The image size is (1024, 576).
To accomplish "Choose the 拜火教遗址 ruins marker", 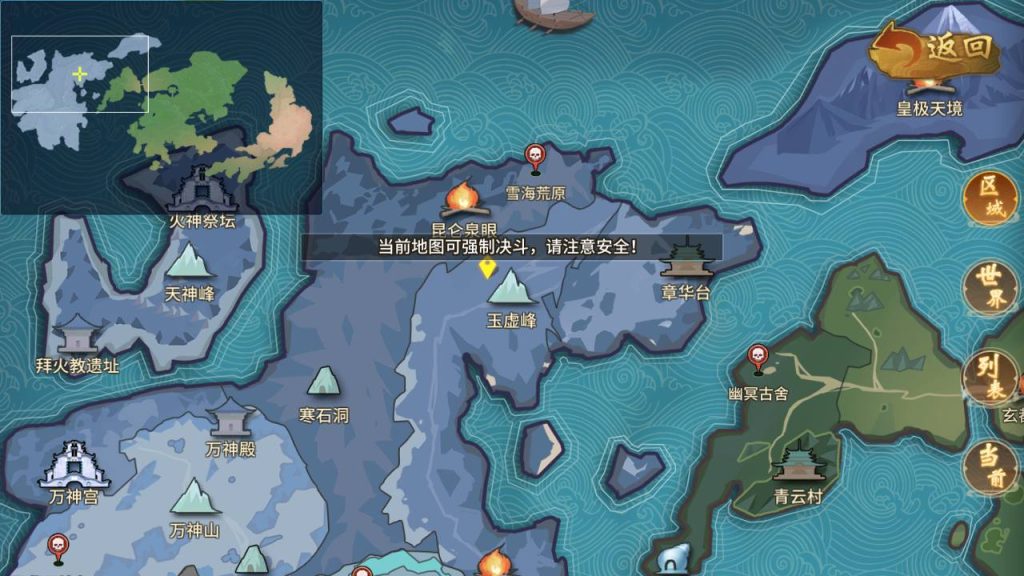I will tap(77, 337).
